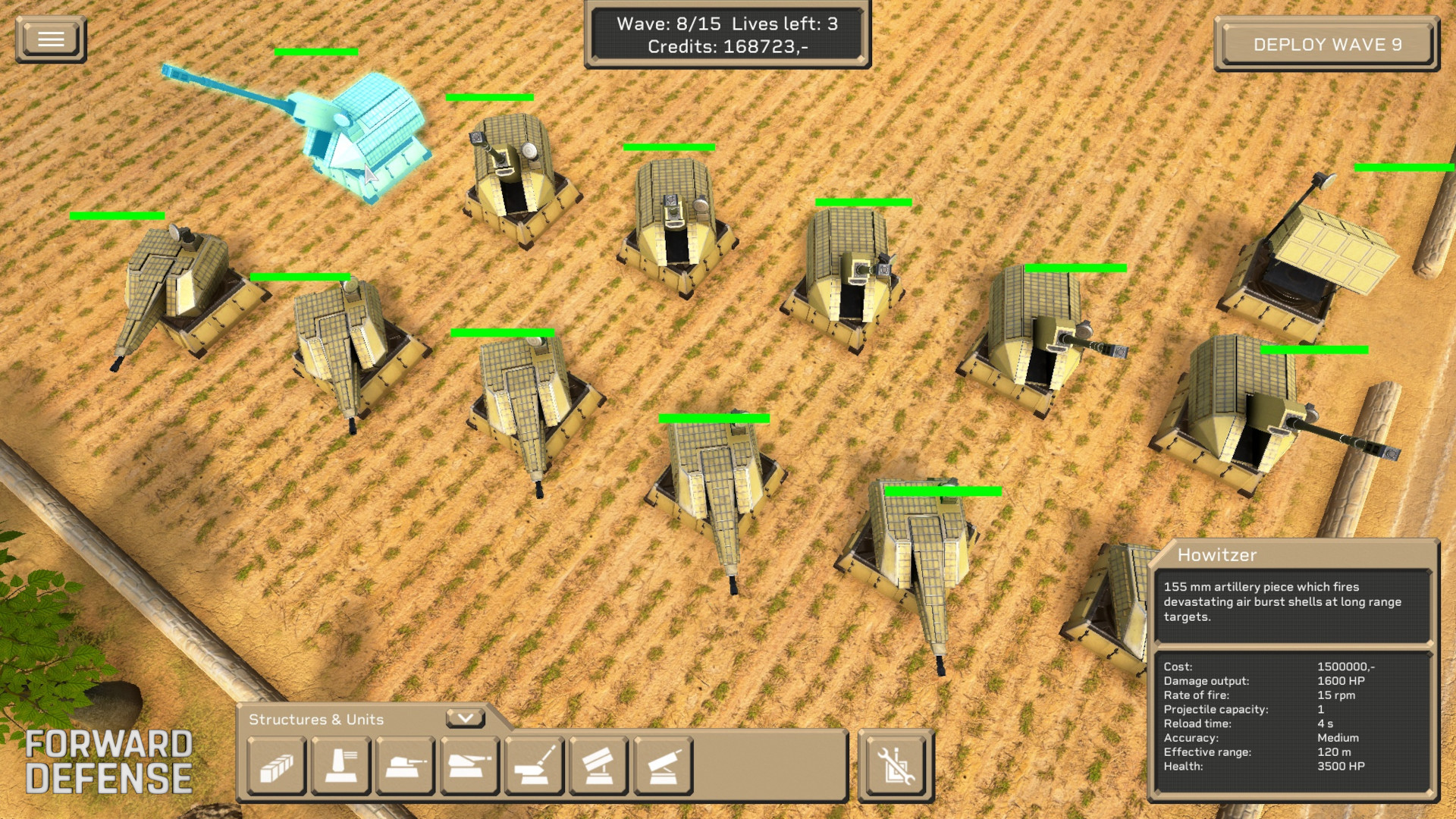1456x819 pixels.
Task: Collapse the Structures & Units panel with its chevron
Action: point(465,717)
